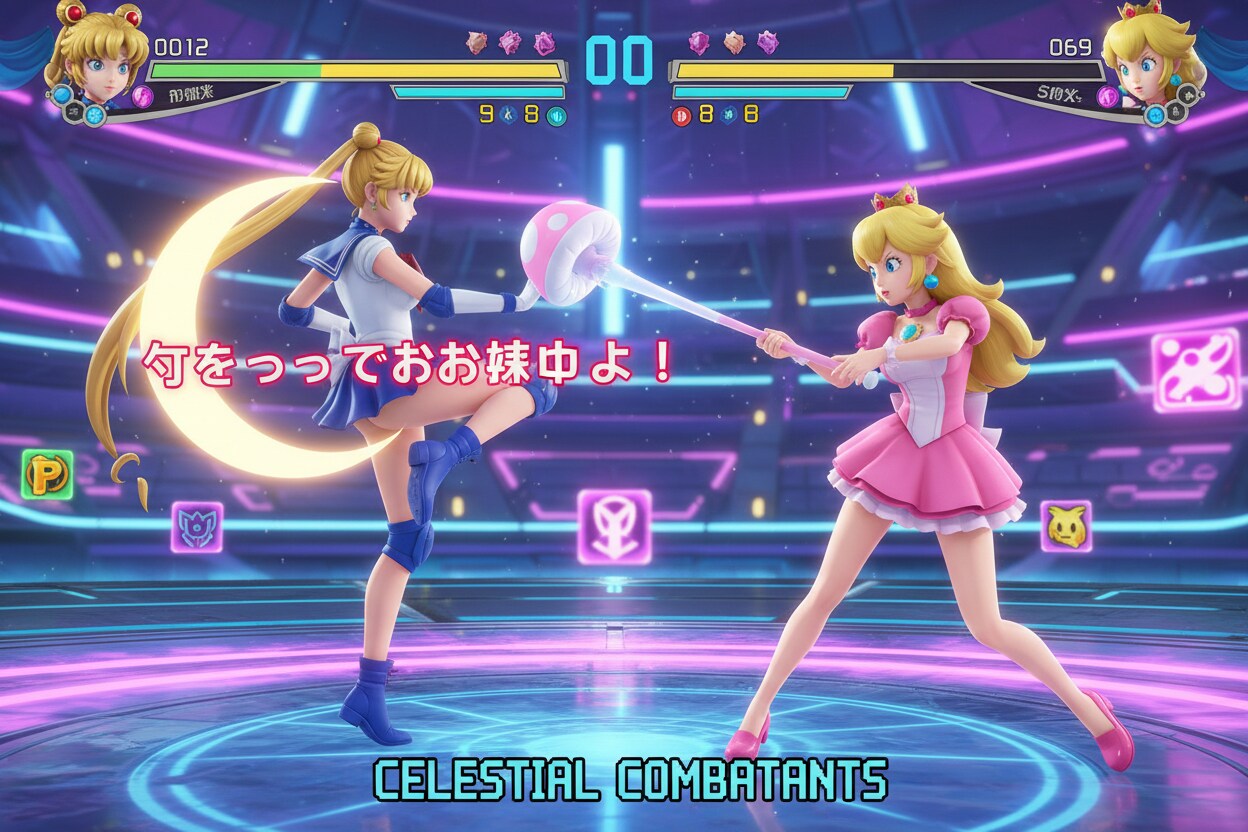Activate the purple shield crest icon
Viewport: 1248px width, 832px height.
(197, 526)
